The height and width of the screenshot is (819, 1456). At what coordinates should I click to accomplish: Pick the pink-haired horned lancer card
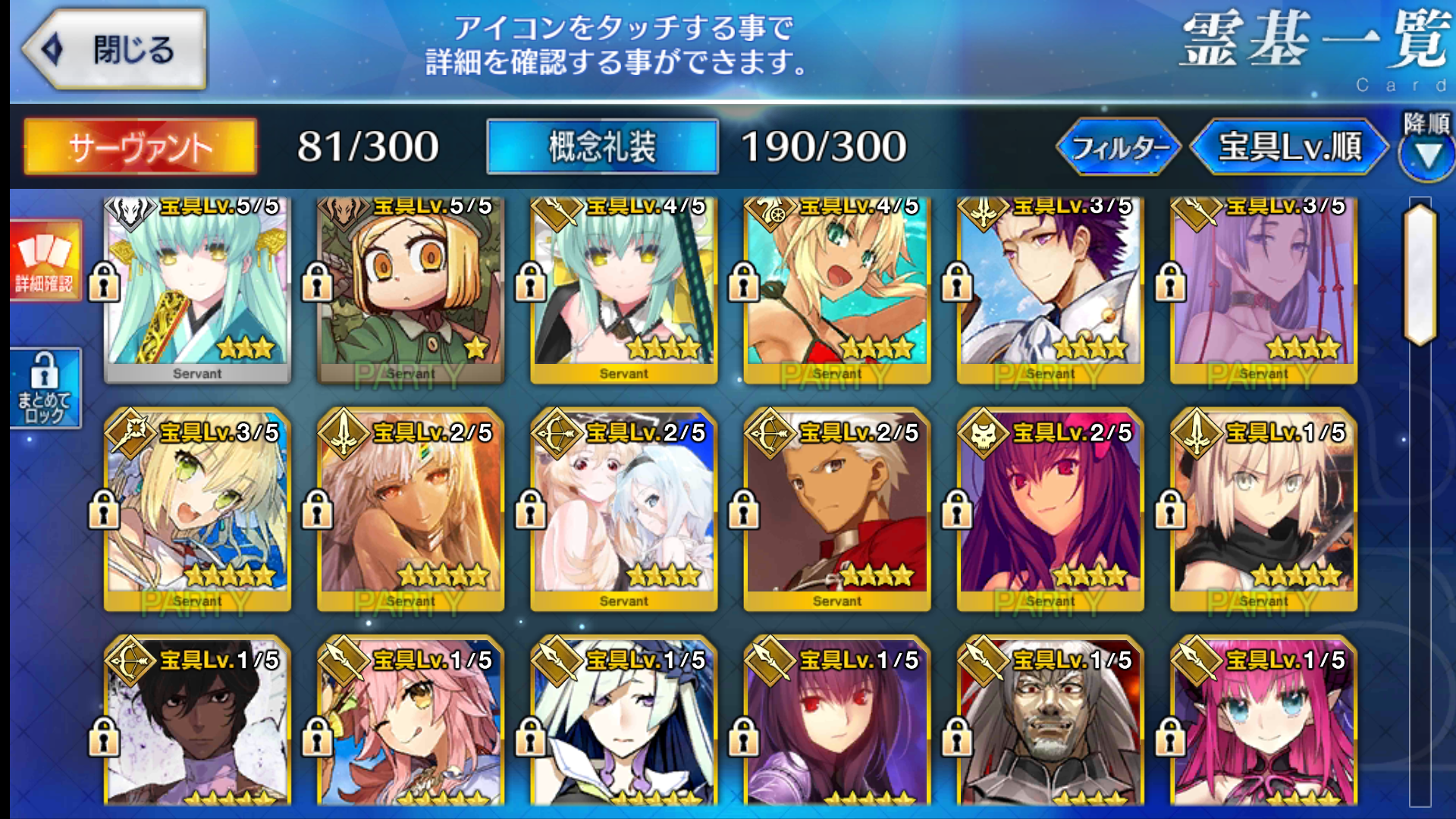point(1263,724)
